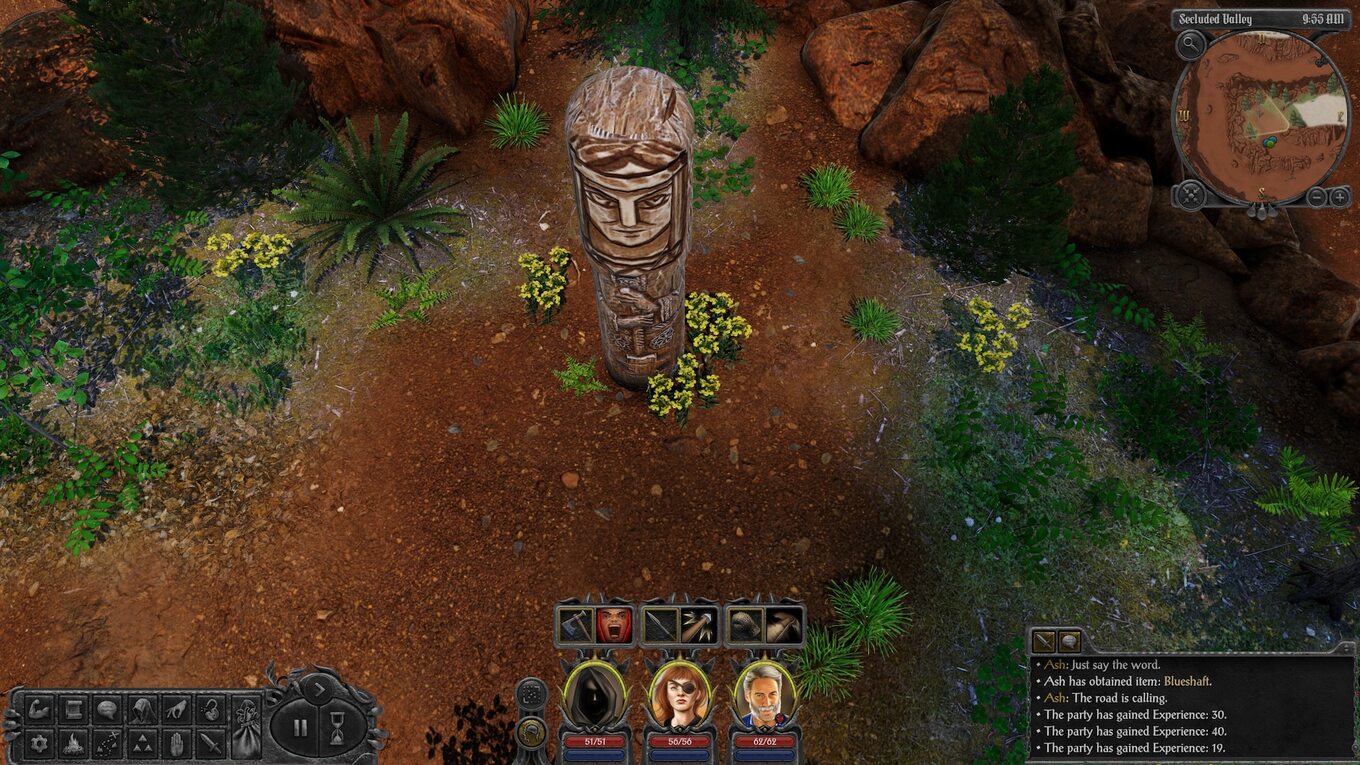Zoom in the minimap with plus button
1360x765 pixels.
[1341, 196]
